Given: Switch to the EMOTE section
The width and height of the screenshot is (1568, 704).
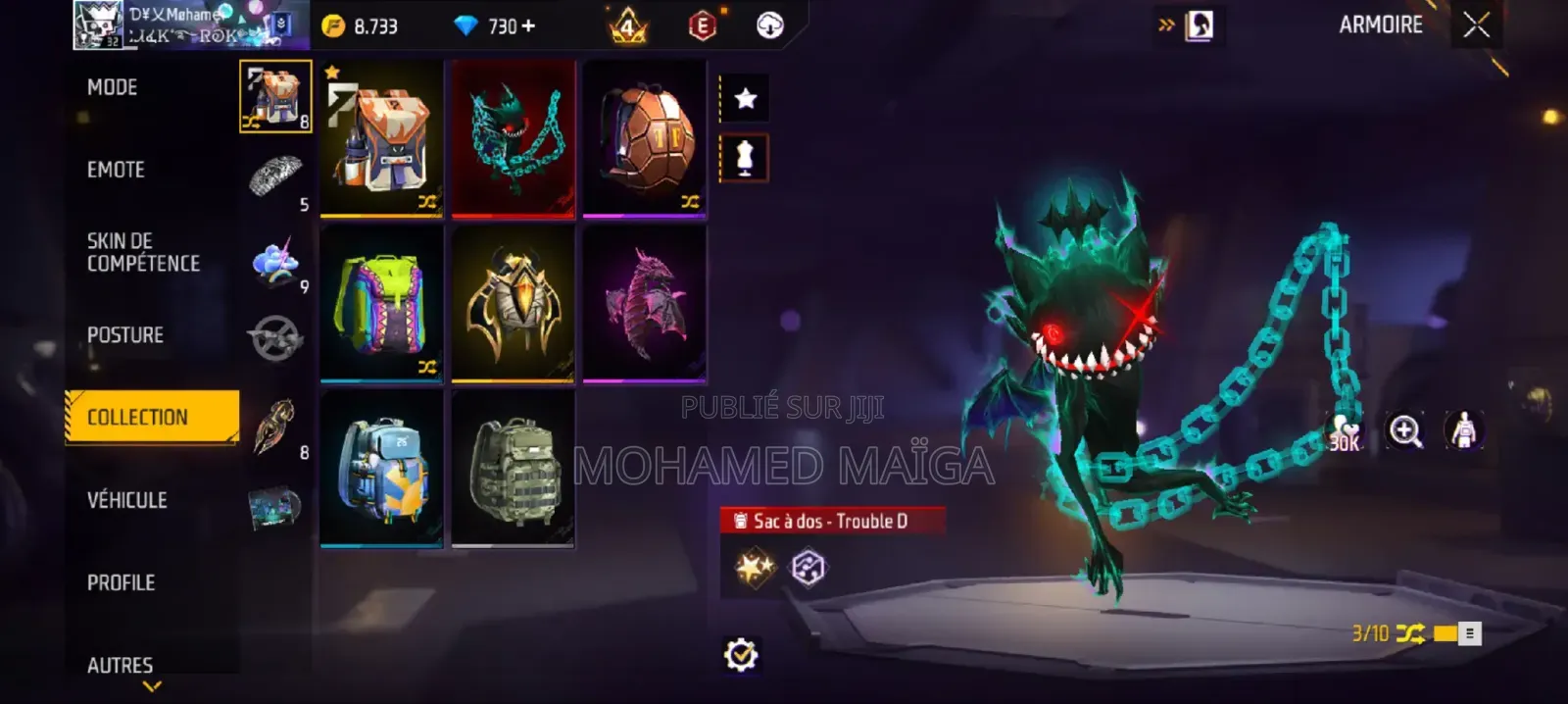Looking at the screenshot, I should [x=116, y=170].
